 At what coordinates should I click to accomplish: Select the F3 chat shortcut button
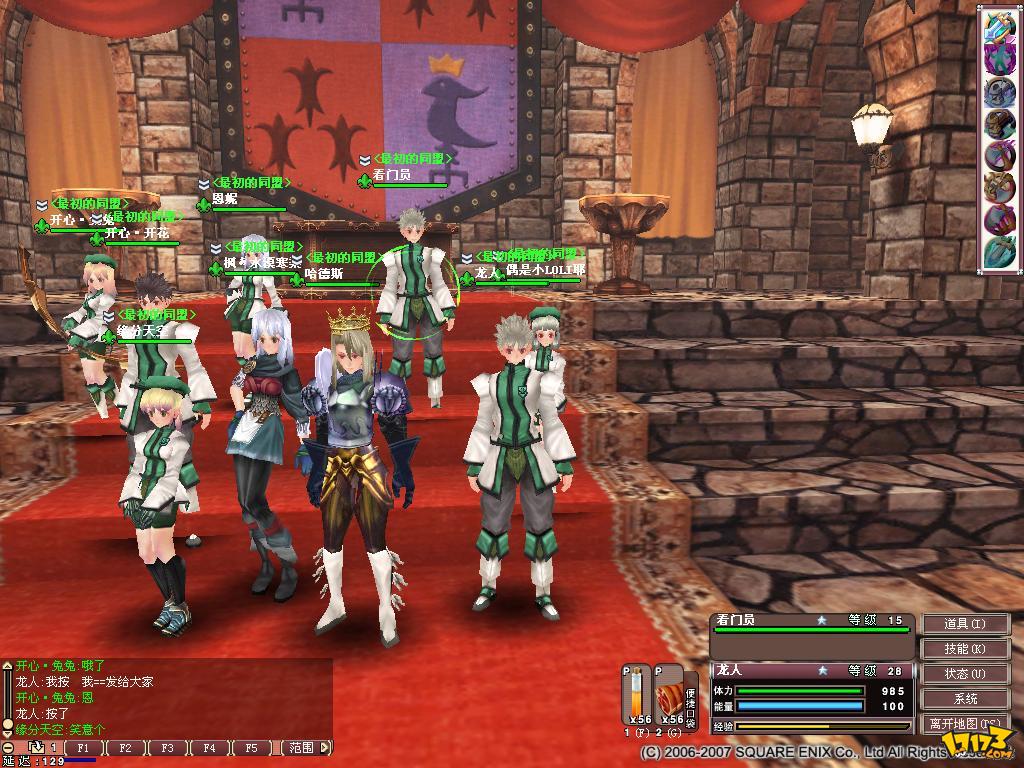coord(168,748)
